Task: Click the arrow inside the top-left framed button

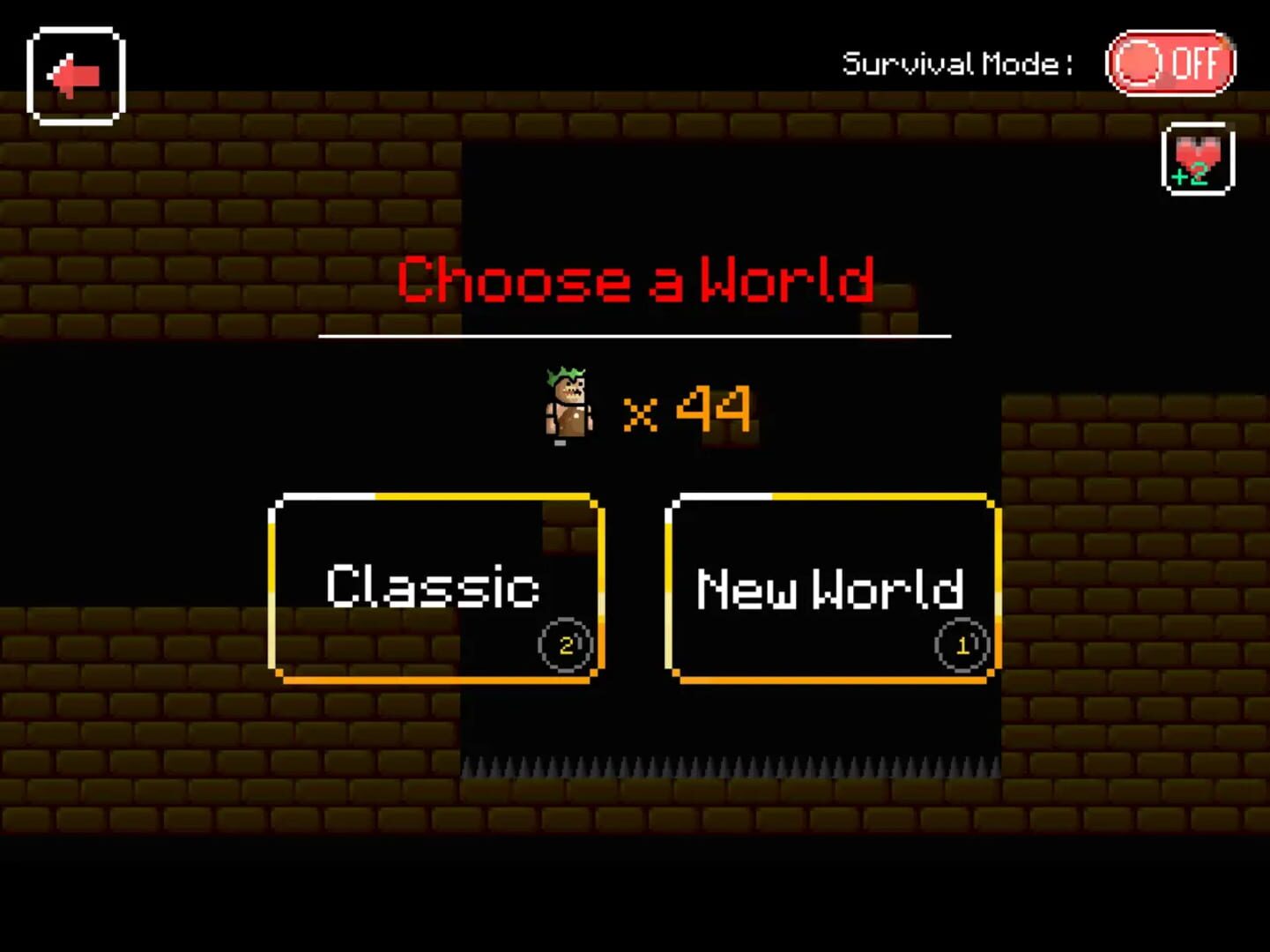Action: point(74,75)
